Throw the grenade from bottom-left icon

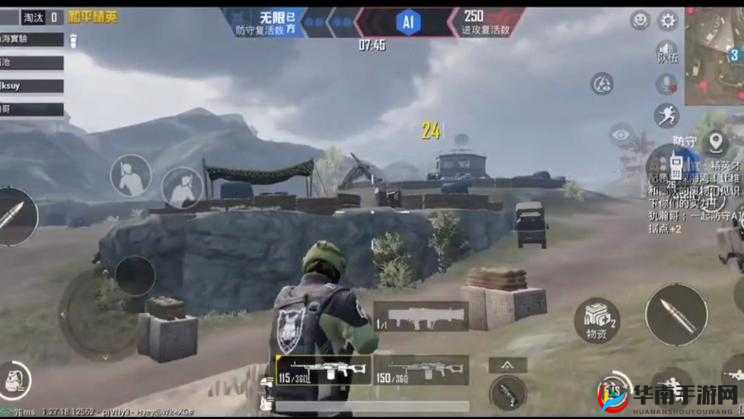14,382
